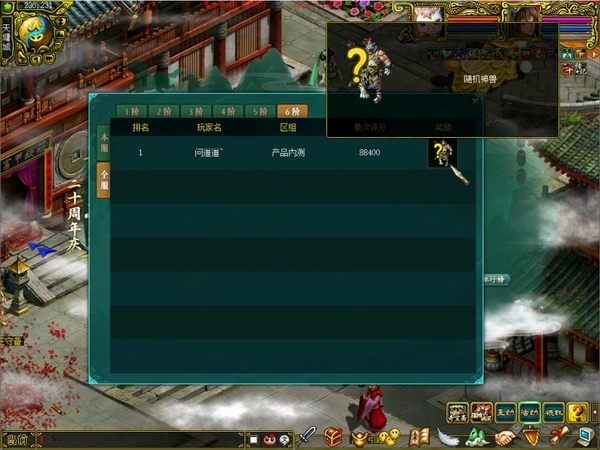Click the rank 1 player row 问道道
Viewport: 600px width, 450px height.
tap(290, 153)
